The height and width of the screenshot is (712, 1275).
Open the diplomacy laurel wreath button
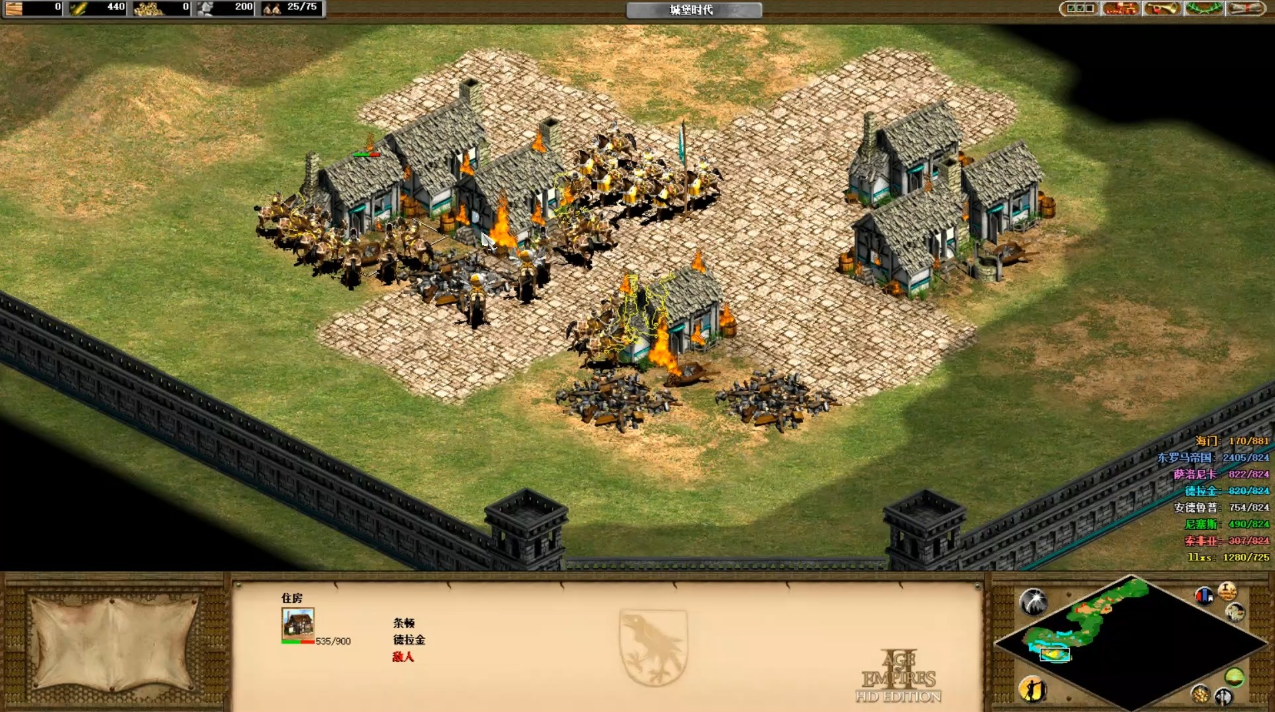[1205, 9]
